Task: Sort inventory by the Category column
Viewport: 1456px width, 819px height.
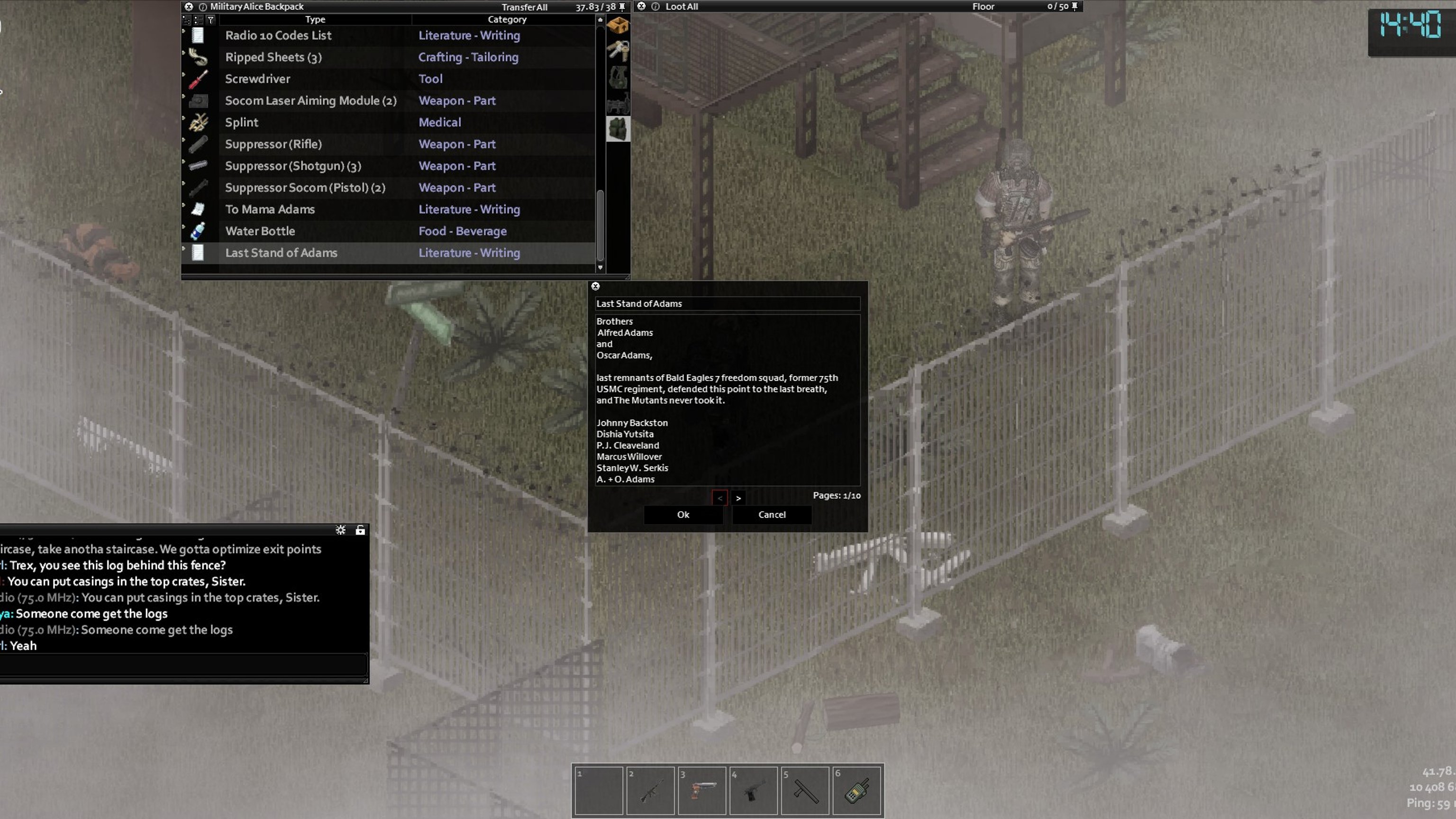Action: [507, 20]
